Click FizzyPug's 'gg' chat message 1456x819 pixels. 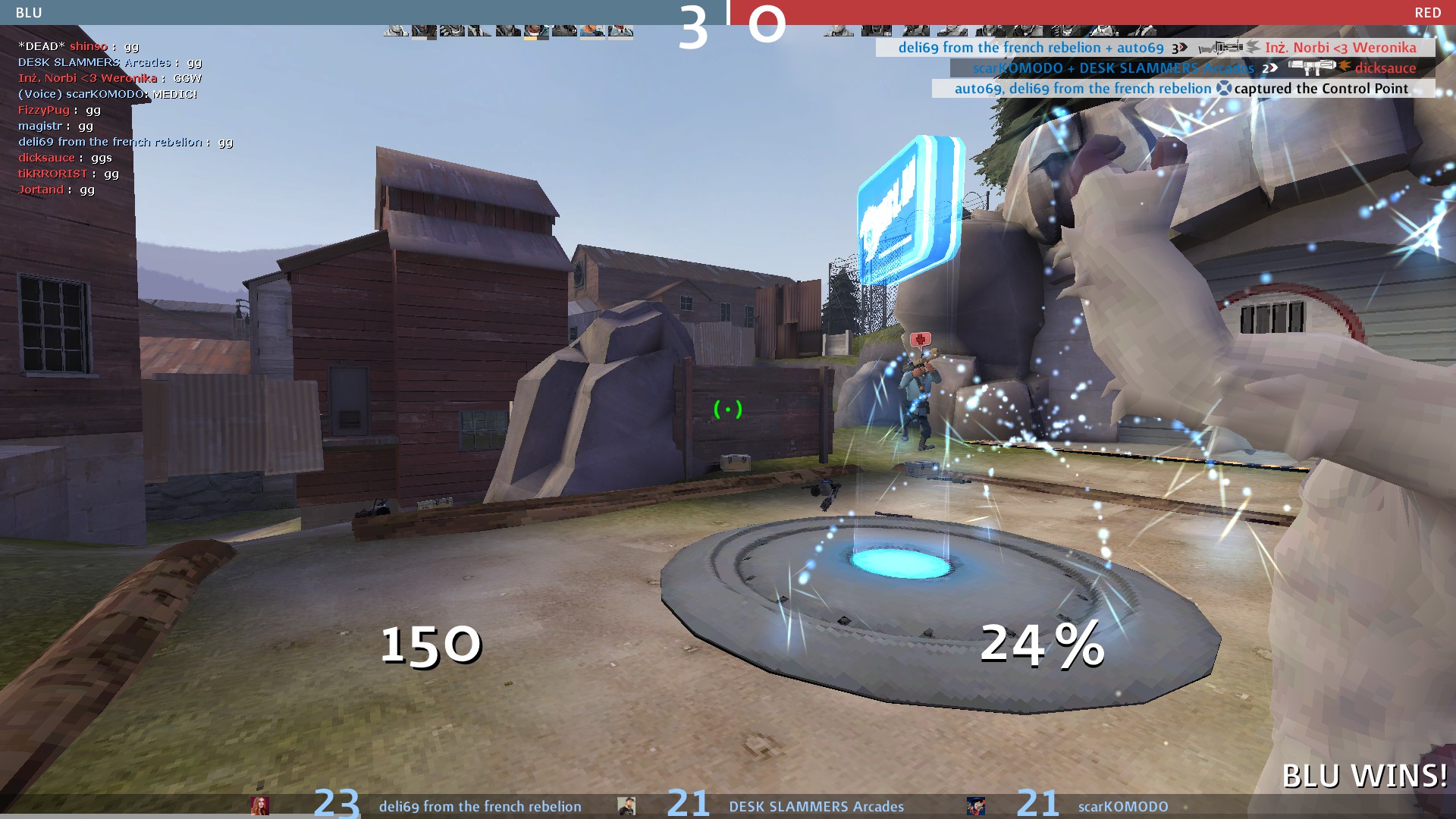(x=59, y=110)
